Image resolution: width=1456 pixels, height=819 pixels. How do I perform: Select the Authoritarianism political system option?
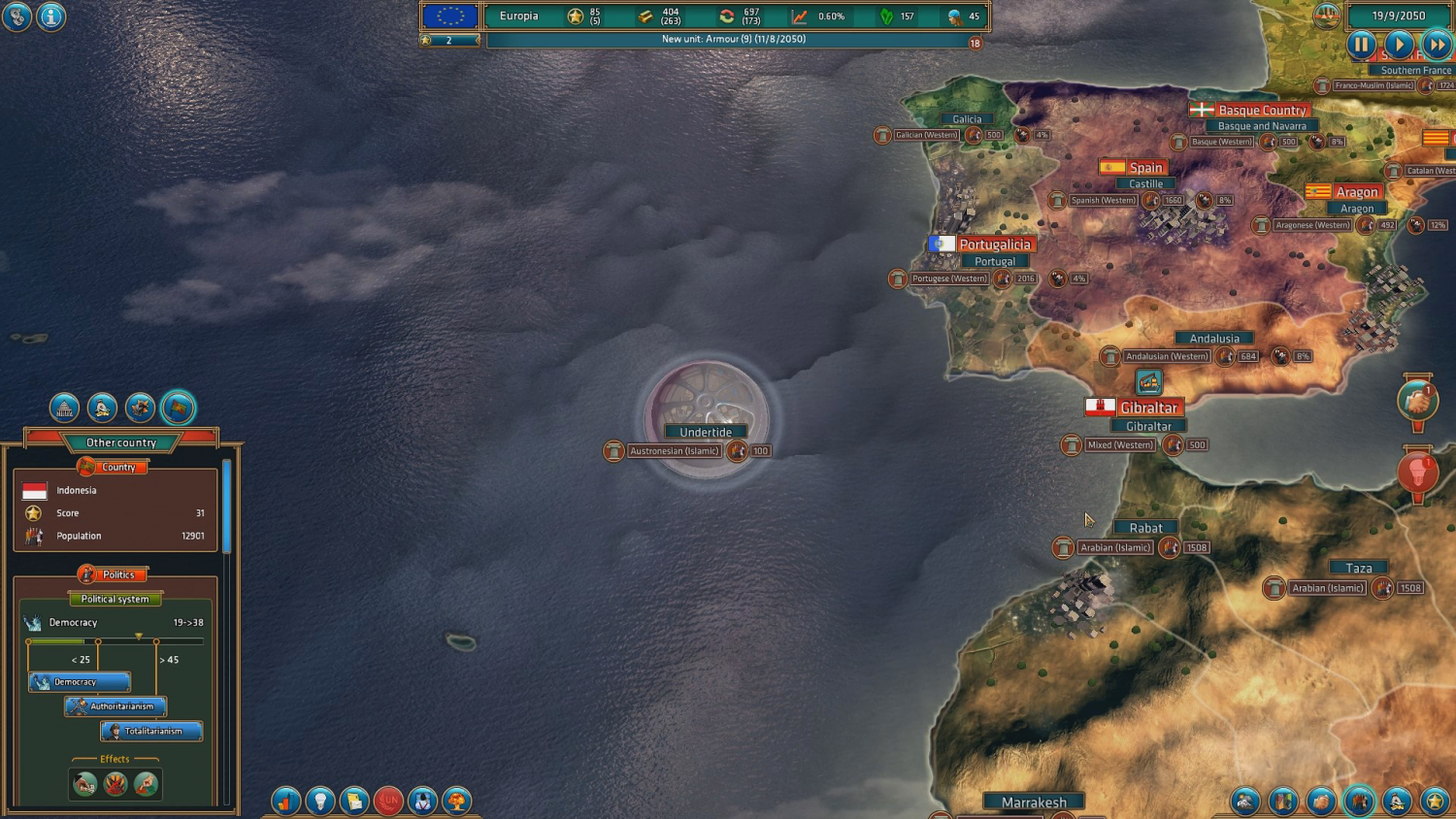coord(116,706)
